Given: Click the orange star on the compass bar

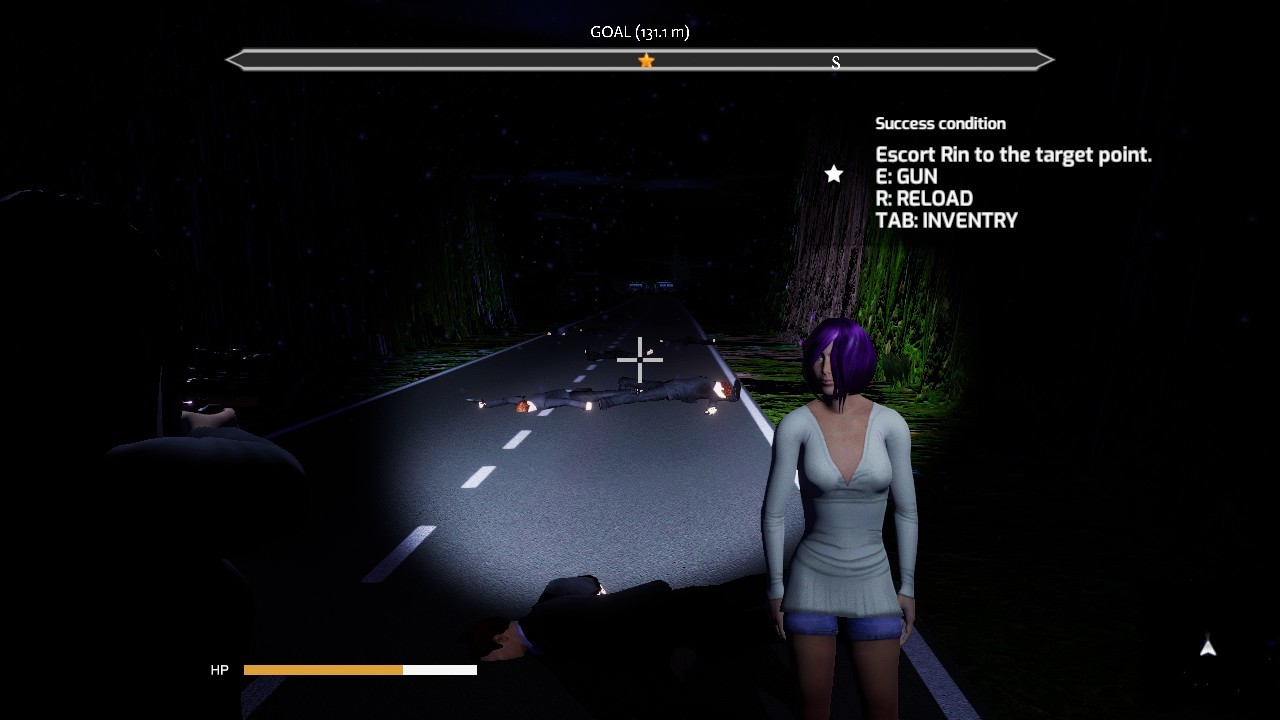Looking at the screenshot, I should (x=646, y=61).
